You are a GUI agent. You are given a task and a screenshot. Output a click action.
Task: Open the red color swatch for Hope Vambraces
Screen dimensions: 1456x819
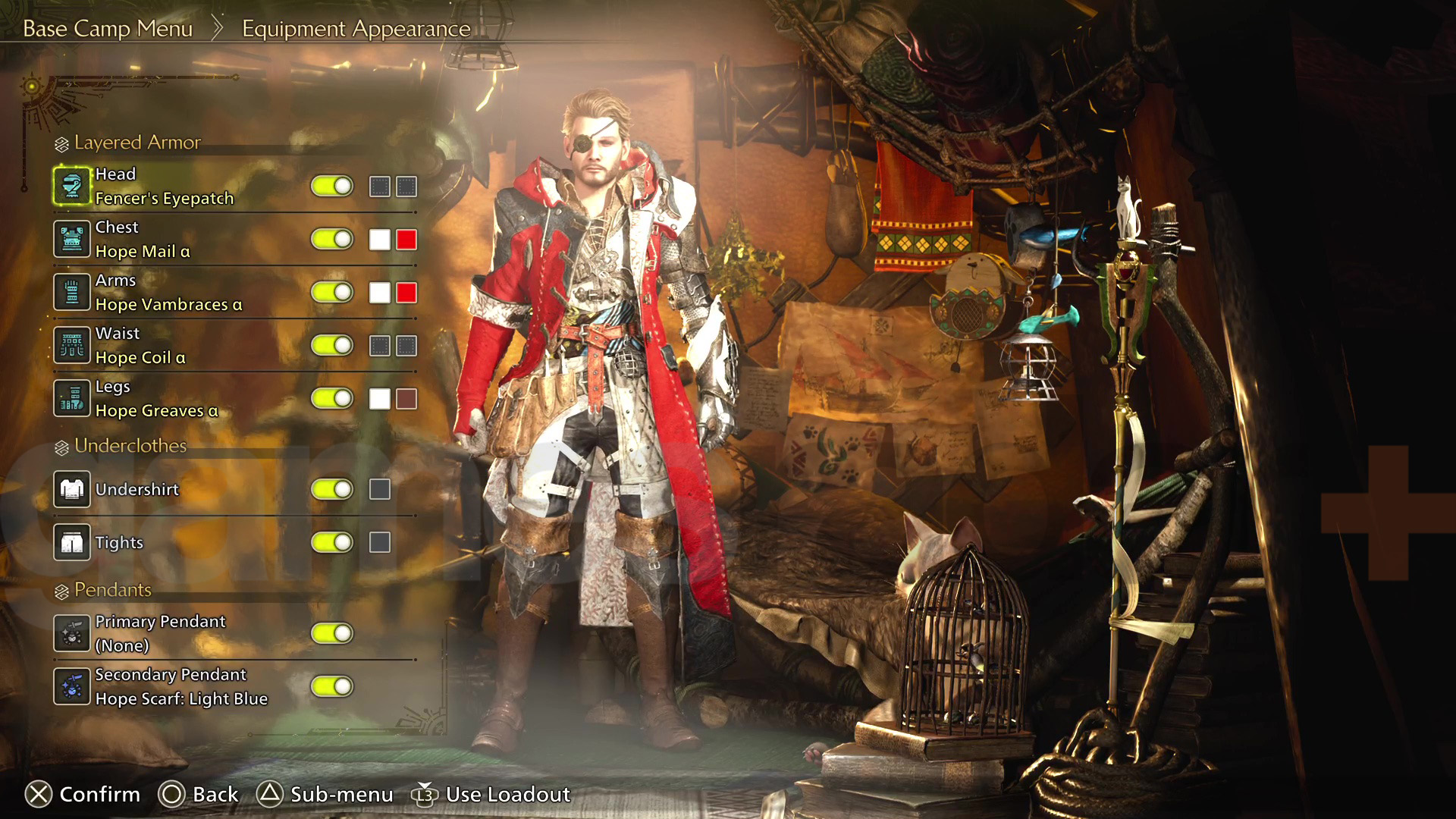(405, 291)
